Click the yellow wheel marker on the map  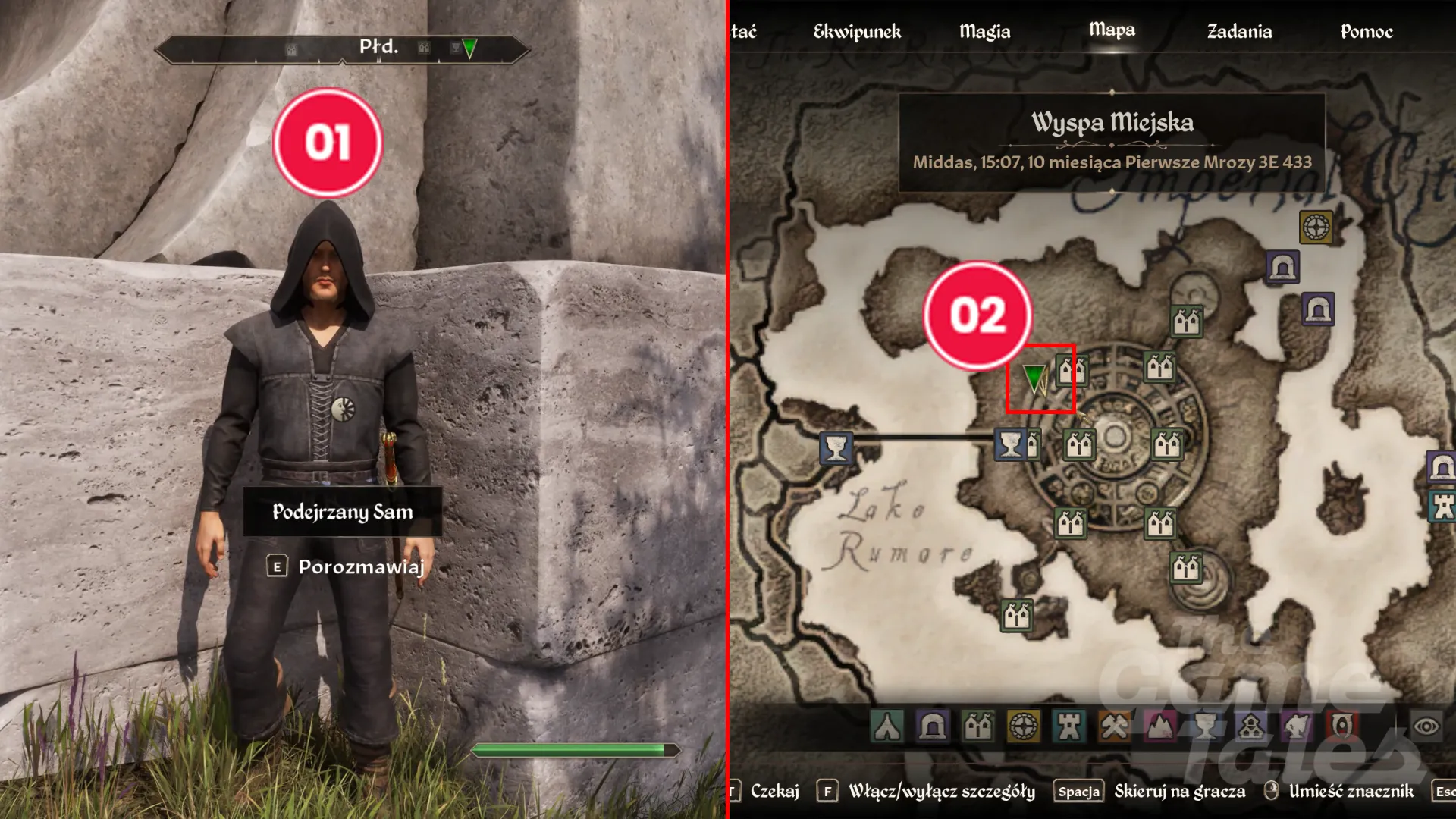pyautogui.click(x=1316, y=227)
